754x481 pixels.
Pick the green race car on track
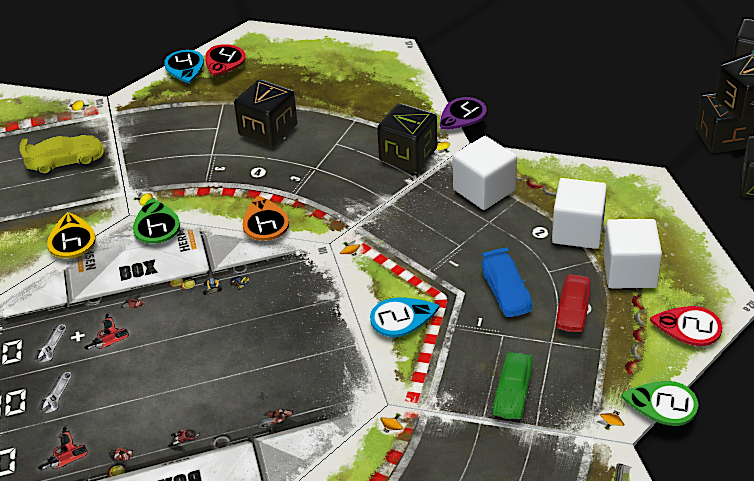coord(515,385)
